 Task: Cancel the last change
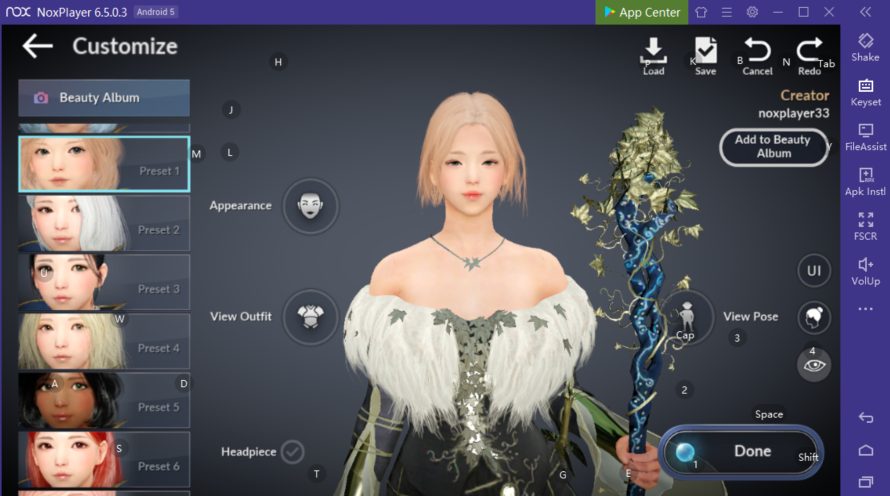(x=757, y=55)
